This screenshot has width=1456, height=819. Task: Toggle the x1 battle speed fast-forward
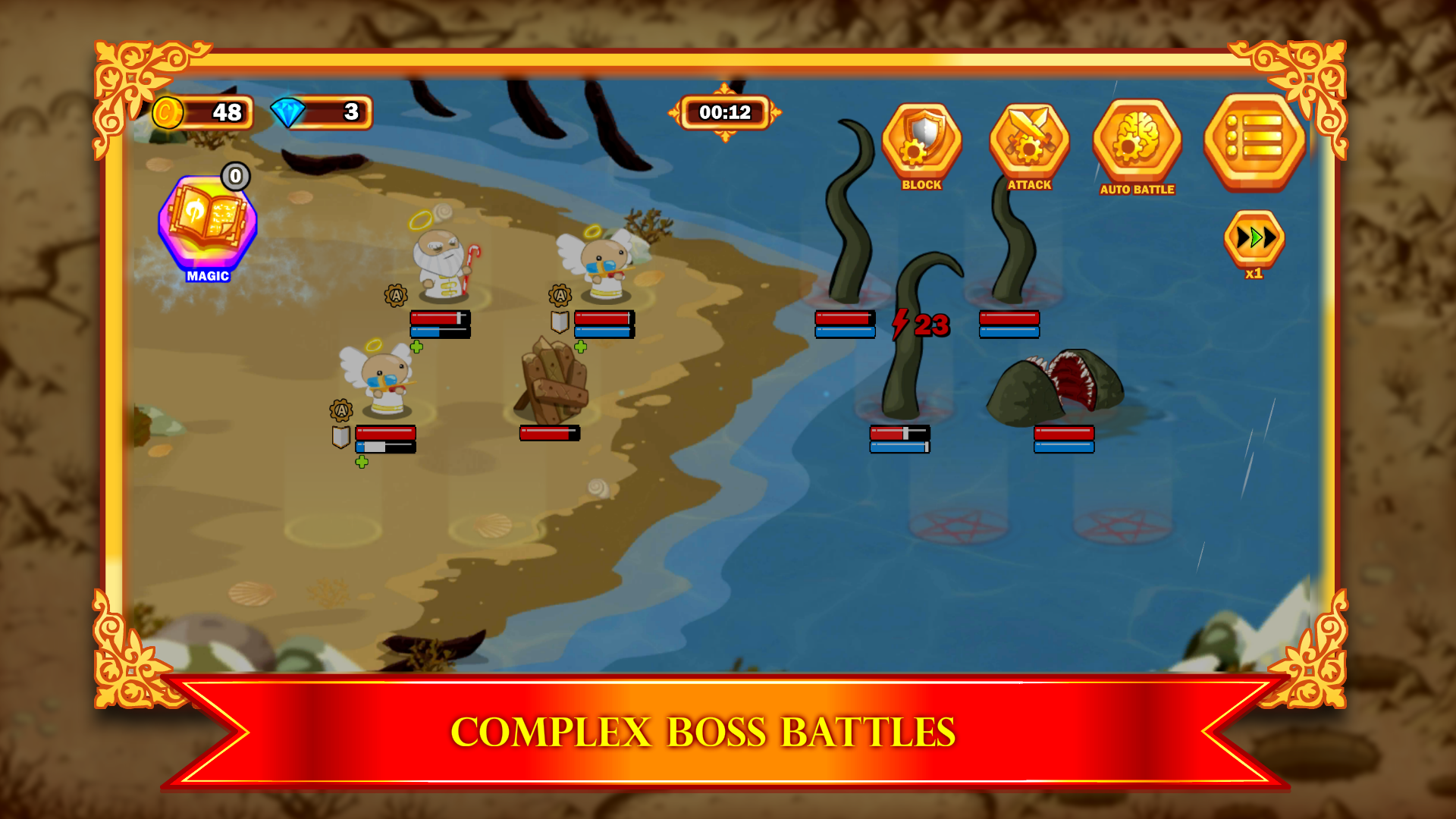click(1253, 237)
